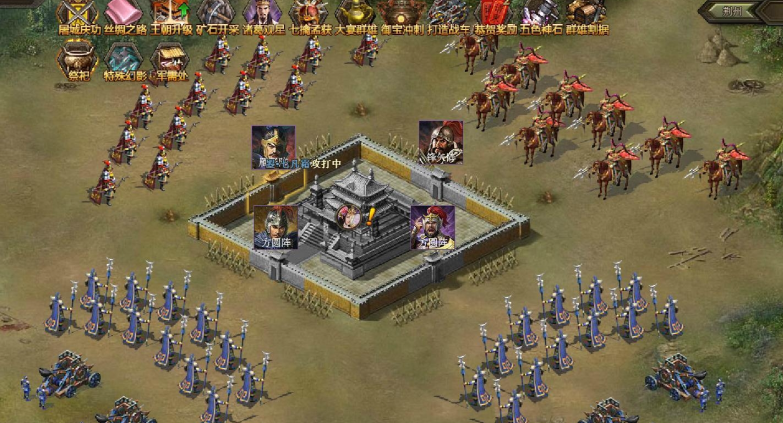Open the 祭祀 sacrifice icon
This screenshot has width=783, height=423.
pyautogui.click(x=77, y=58)
